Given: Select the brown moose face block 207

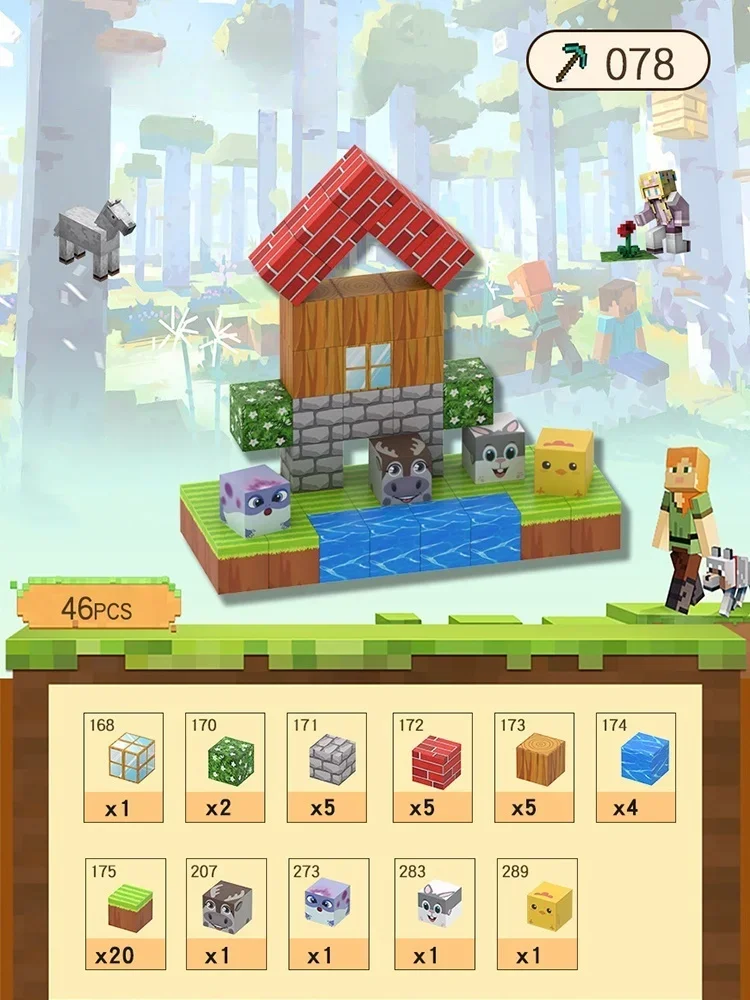Looking at the screenshot, I should click(226, 913).
